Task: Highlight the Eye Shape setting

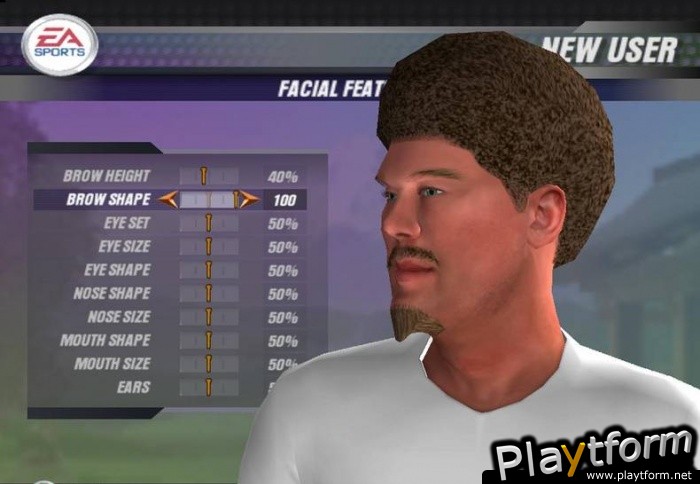Action: point(120,270)
